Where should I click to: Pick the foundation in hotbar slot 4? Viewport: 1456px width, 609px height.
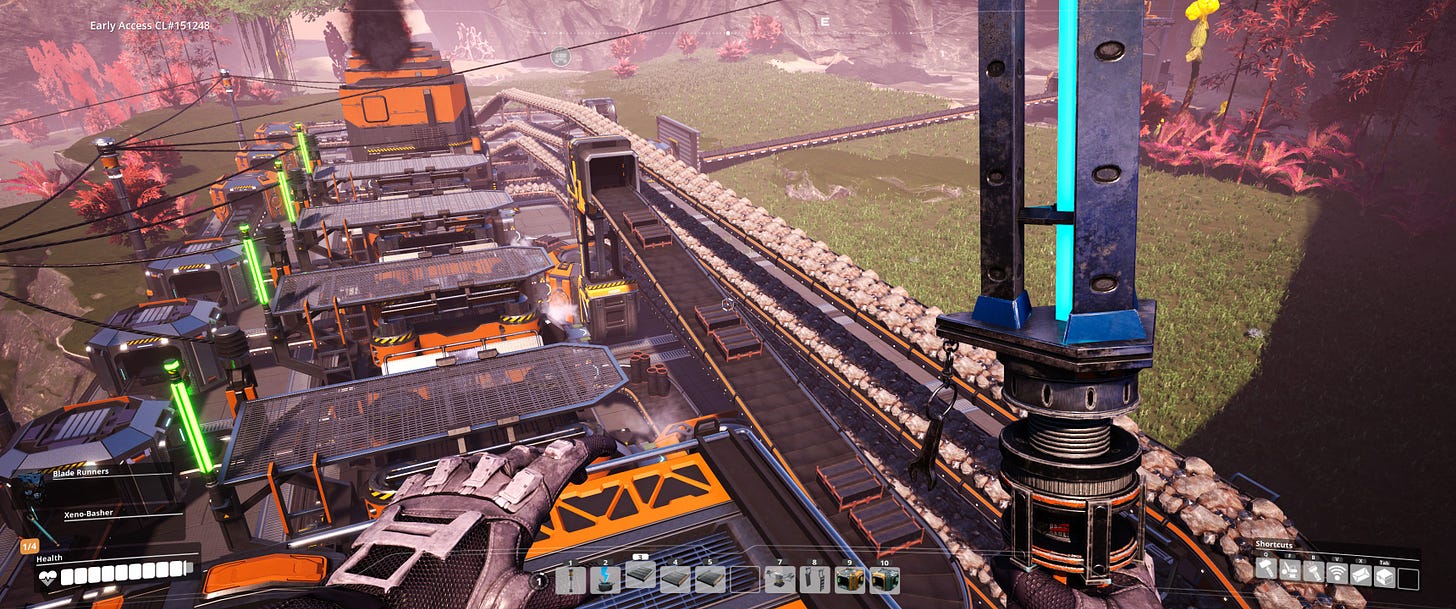[675, 580]
